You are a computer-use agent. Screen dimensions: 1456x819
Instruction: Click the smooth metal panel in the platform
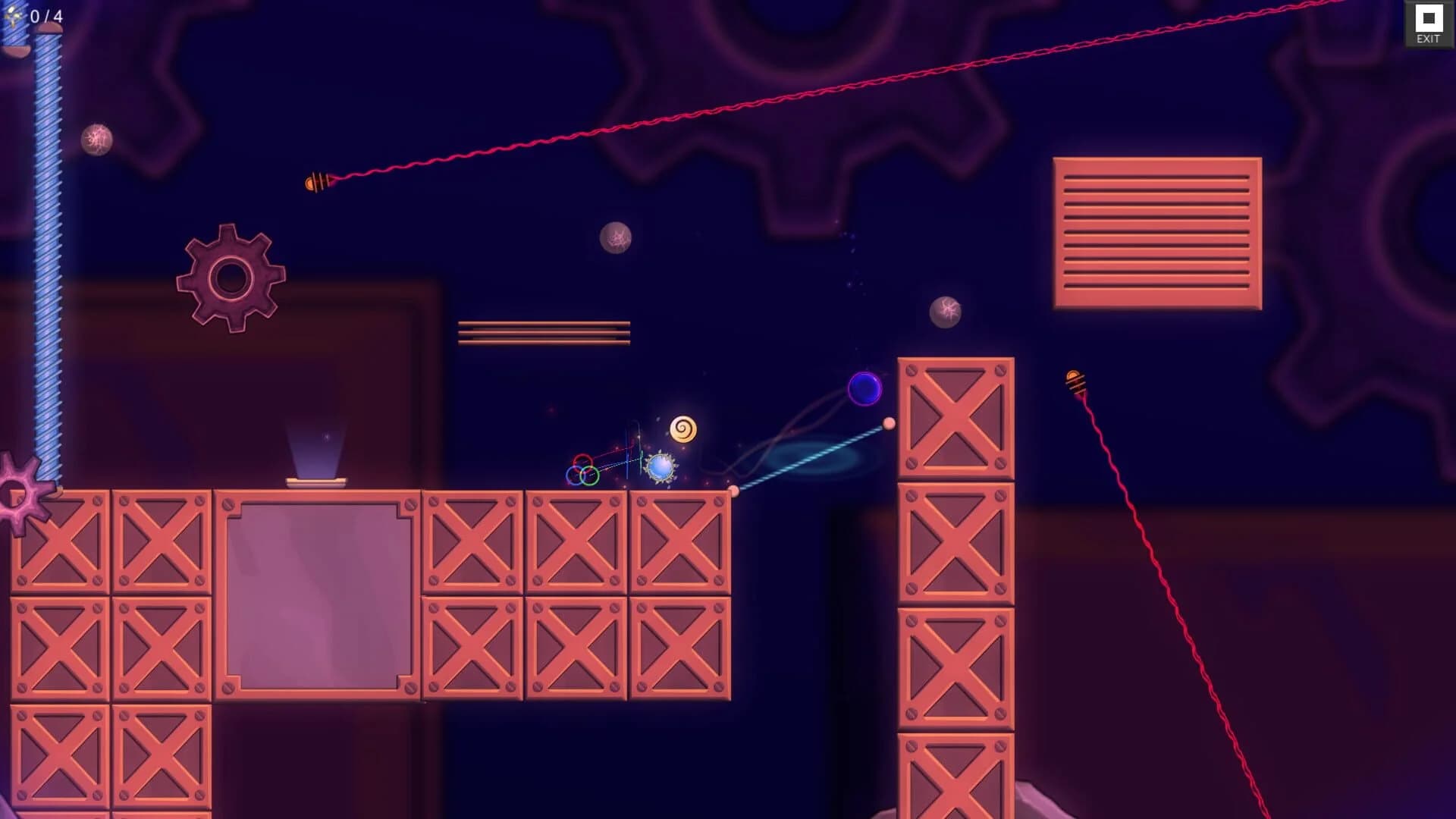coord(317,591)
